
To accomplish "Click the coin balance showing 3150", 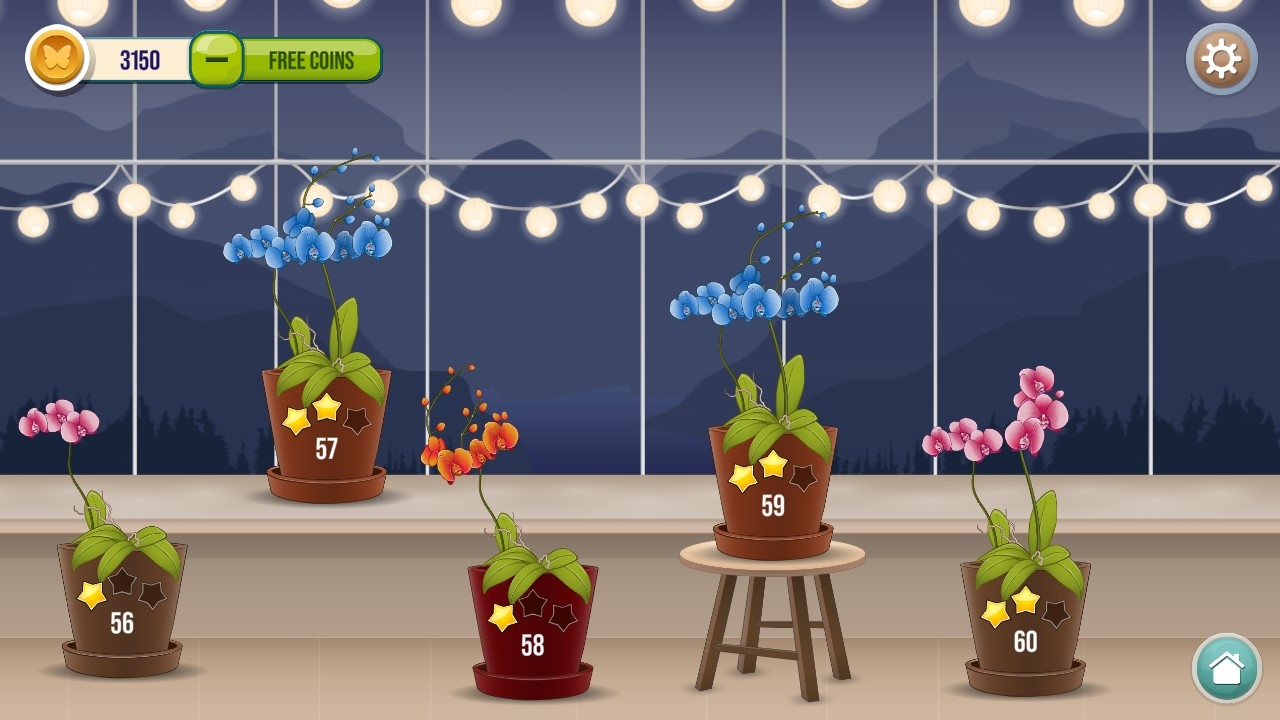I will pos(138,60).
